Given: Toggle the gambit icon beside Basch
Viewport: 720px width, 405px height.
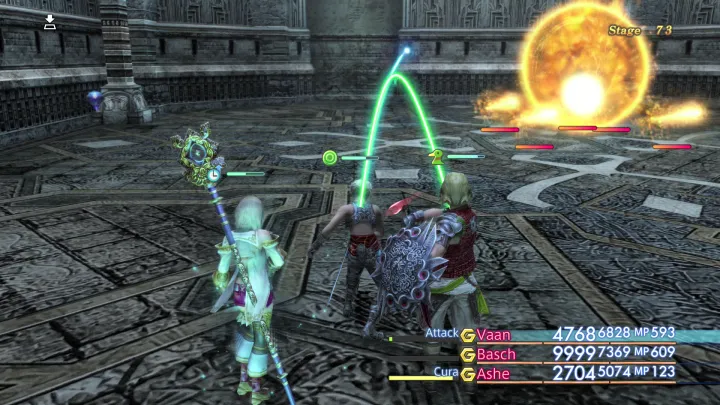Looking at the screenshot, I should 467,354.
